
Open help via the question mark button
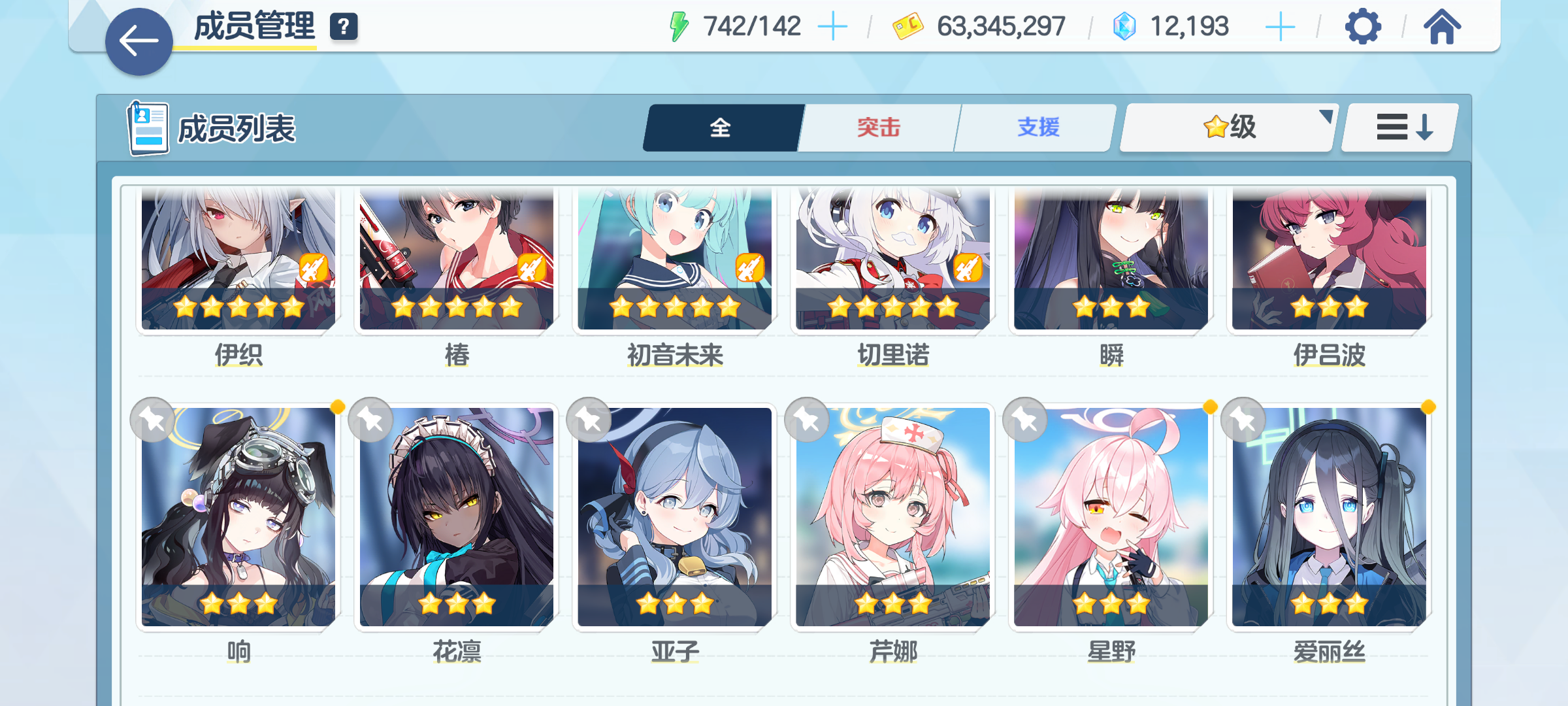(343, 27)
